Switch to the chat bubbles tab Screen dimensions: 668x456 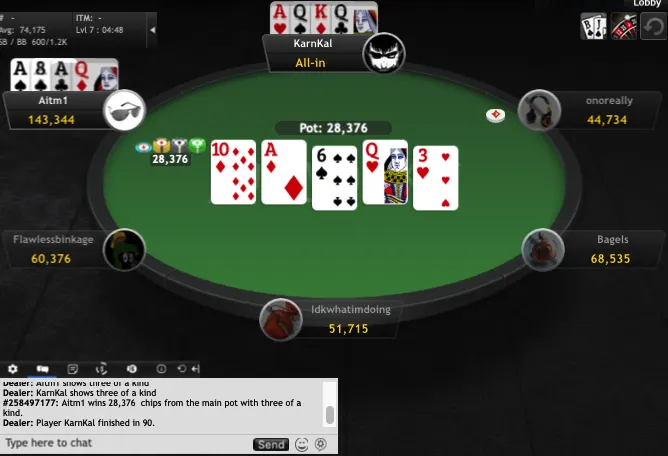pos(43,369)
